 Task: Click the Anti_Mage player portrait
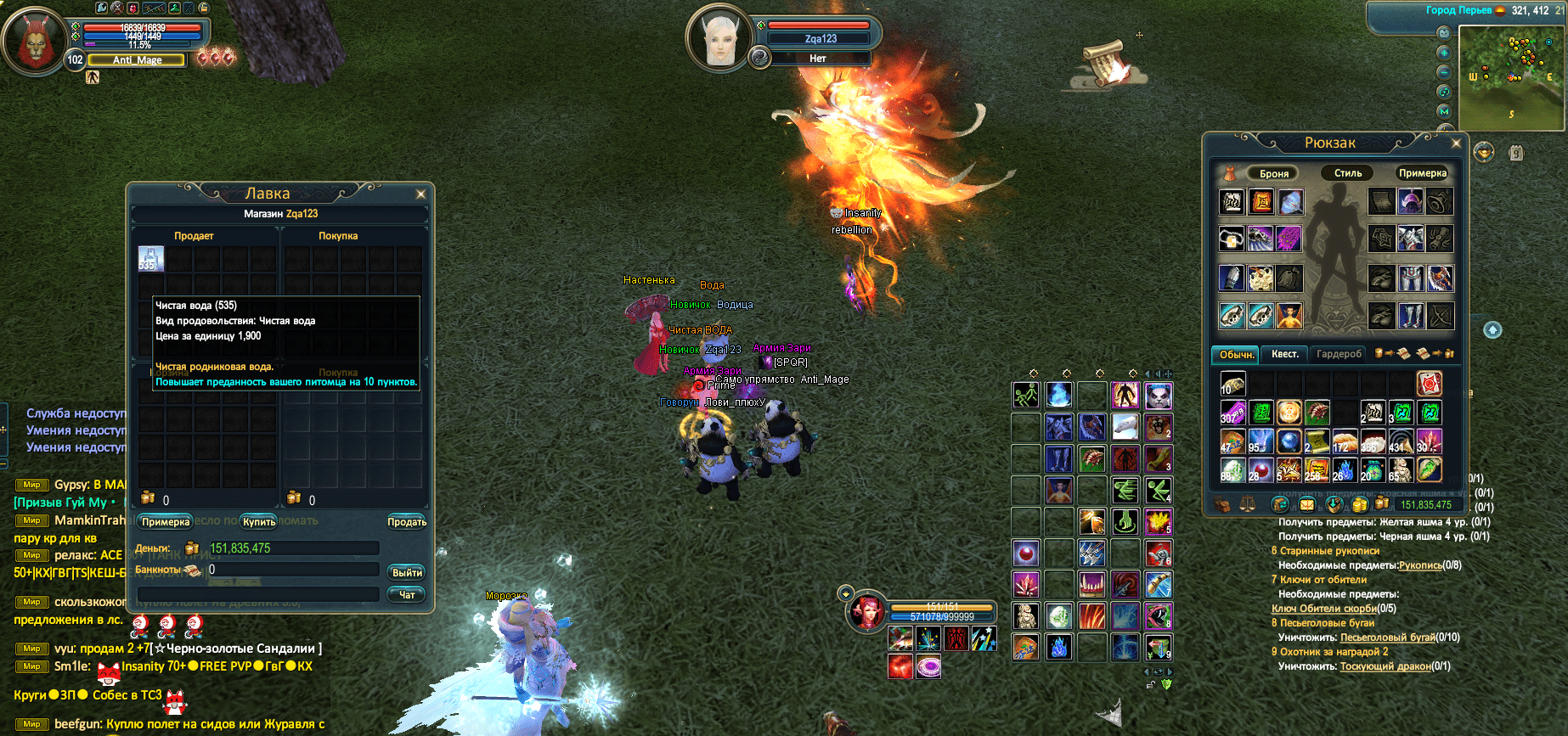coord(34,41)
